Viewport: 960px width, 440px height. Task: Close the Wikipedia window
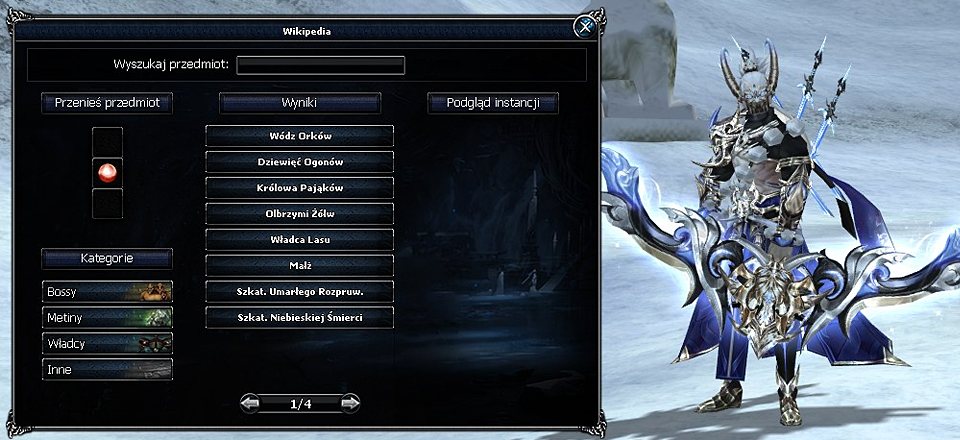coord(583,28)
